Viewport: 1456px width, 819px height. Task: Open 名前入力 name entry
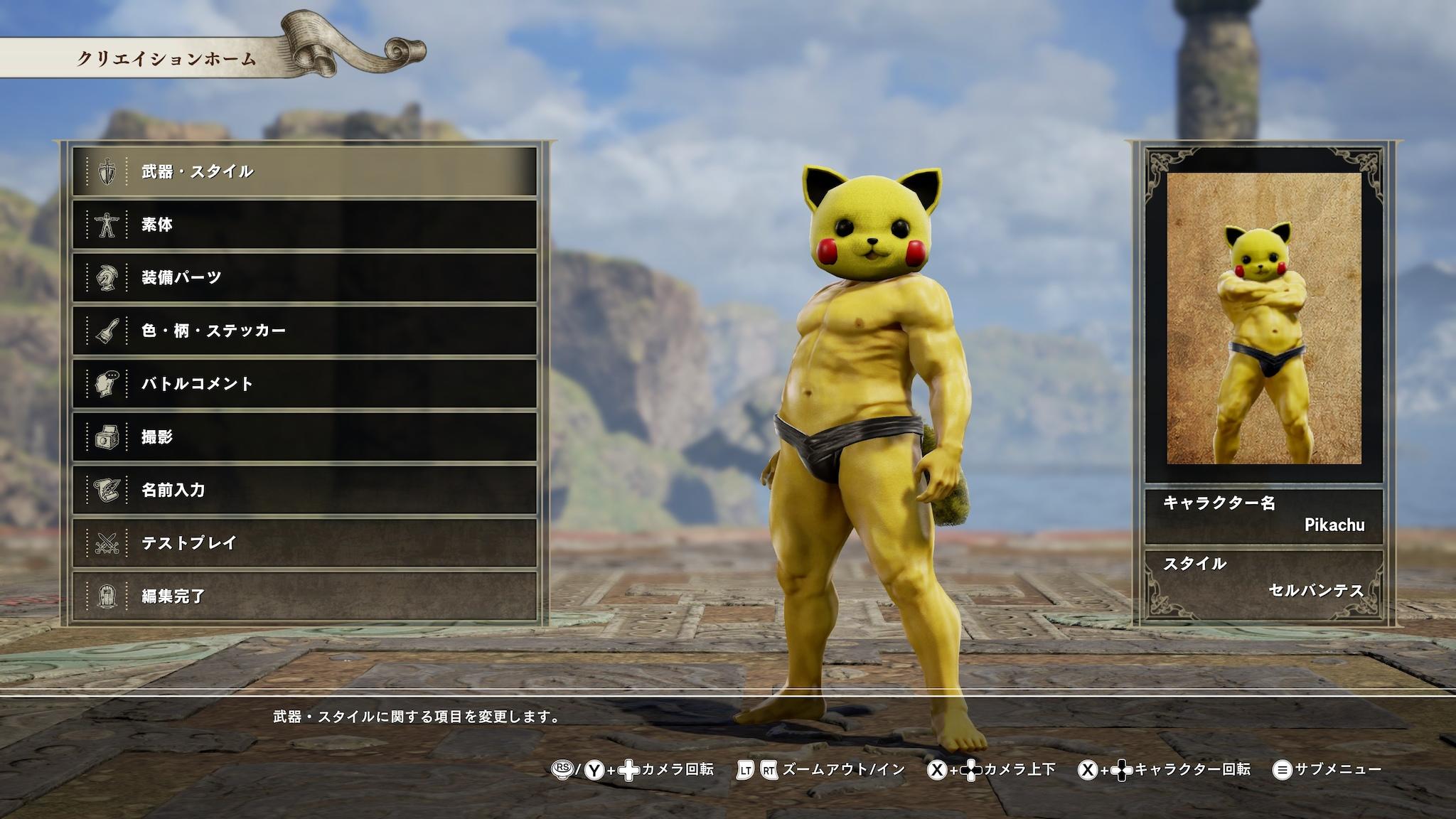pos(304,490)
